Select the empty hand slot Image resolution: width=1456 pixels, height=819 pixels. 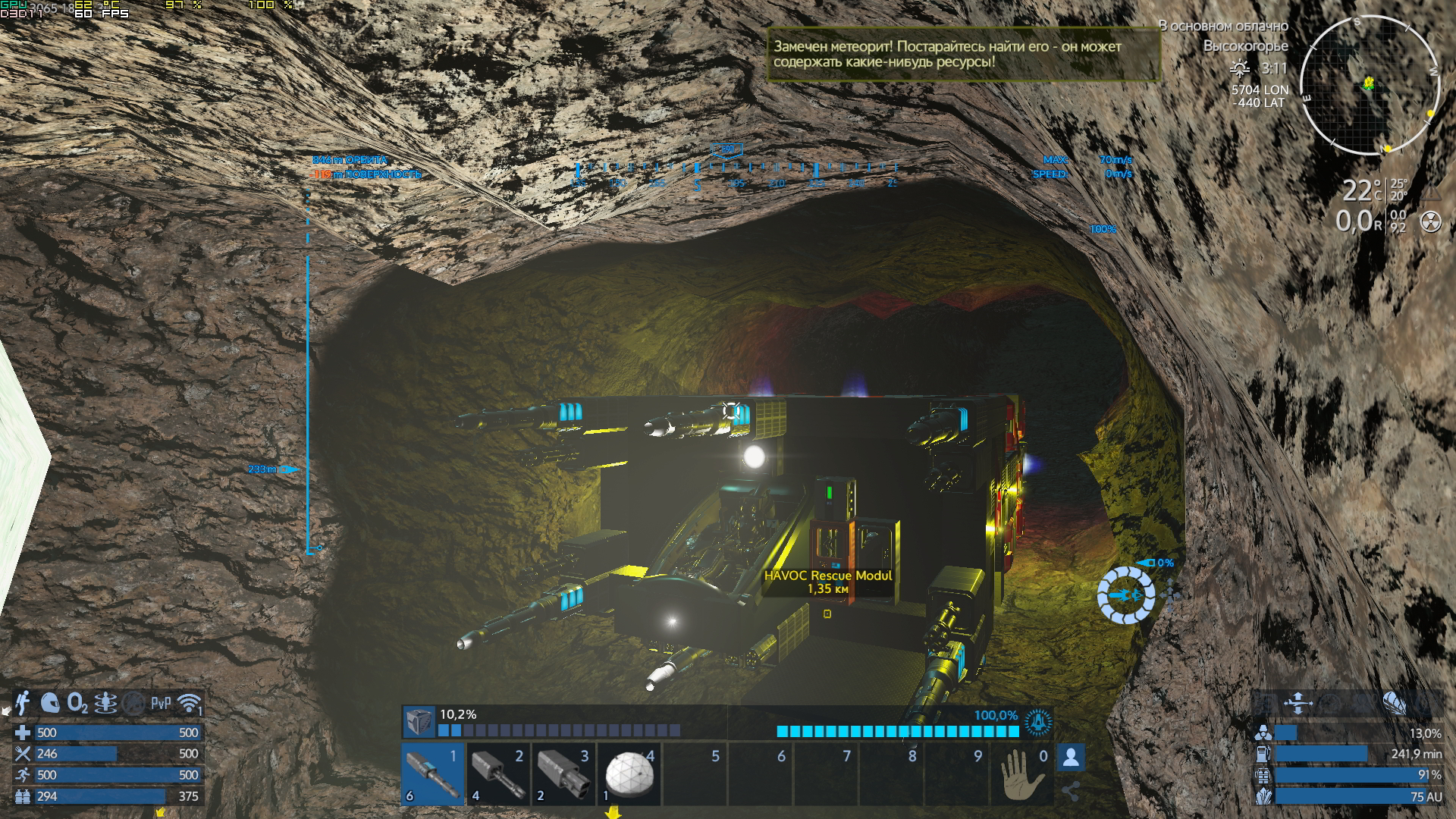1022,773
